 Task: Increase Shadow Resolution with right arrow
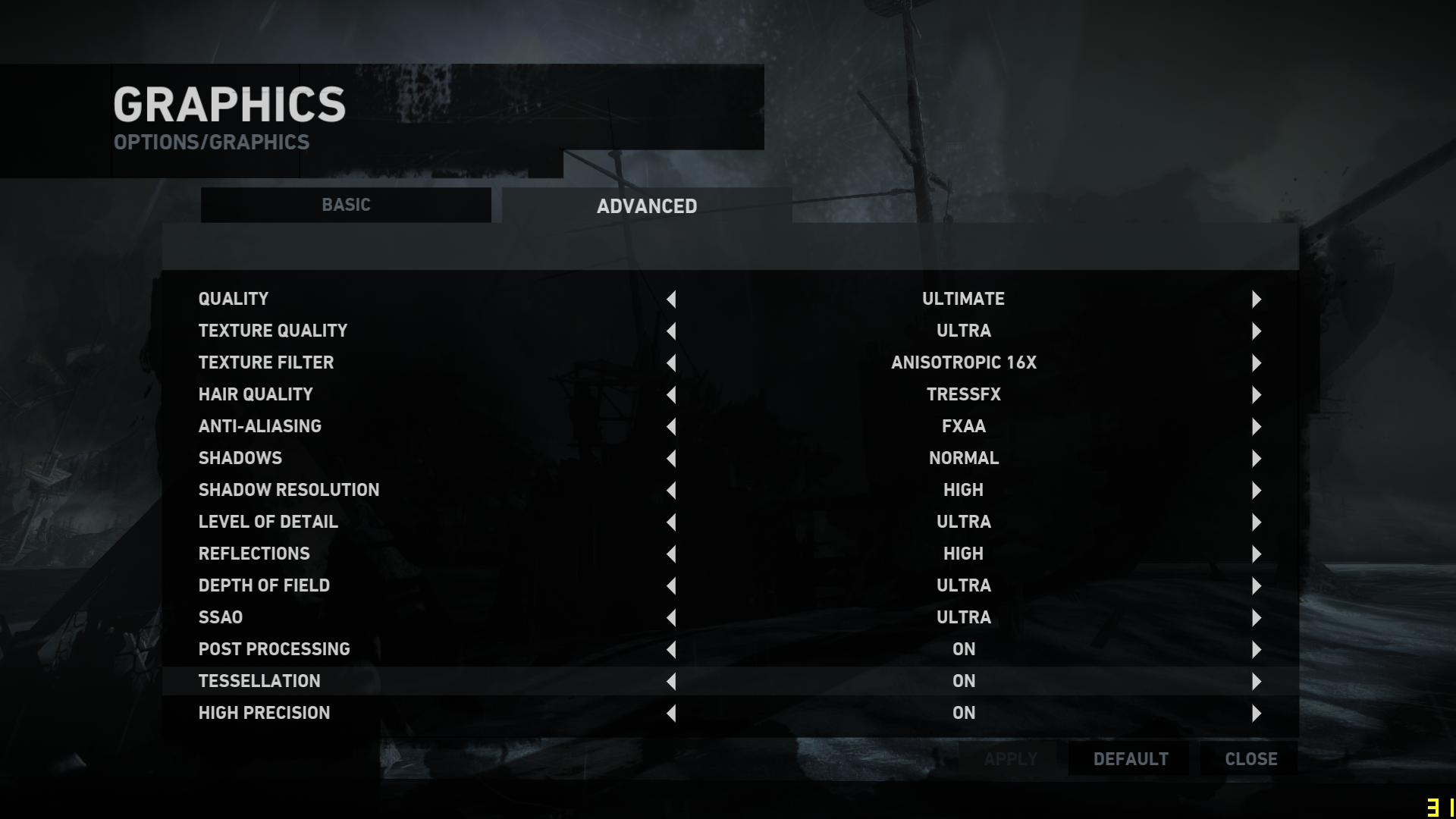click(x=1257, y=491)
